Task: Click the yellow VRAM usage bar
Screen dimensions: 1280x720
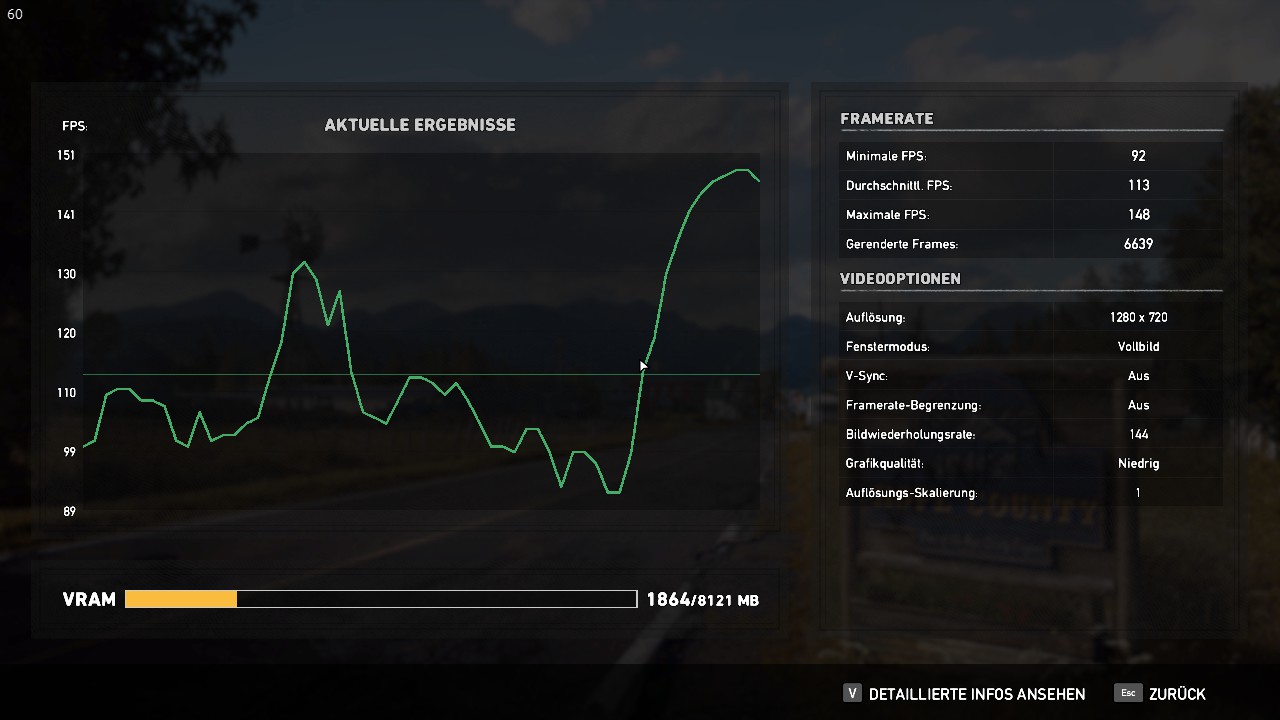Action: (180, 598)
